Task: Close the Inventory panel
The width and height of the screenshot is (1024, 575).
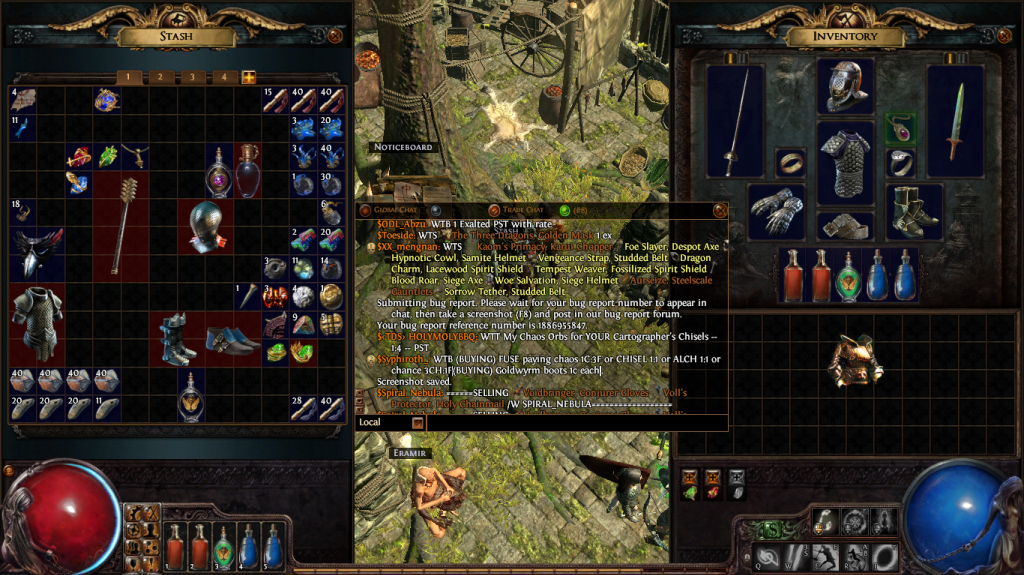Action: point(1005,36)
